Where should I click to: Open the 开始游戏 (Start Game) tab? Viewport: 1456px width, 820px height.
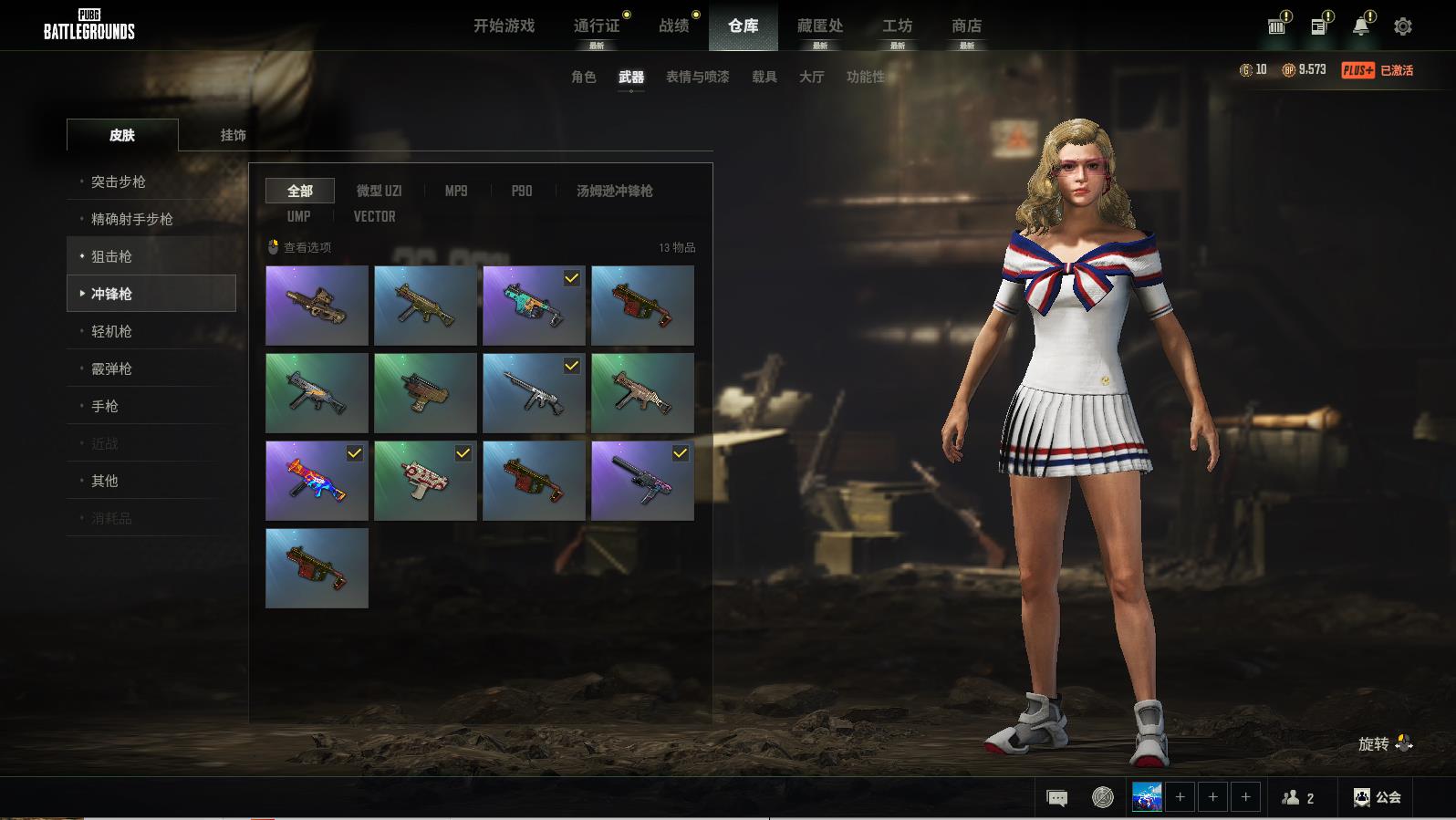point(504,26)
